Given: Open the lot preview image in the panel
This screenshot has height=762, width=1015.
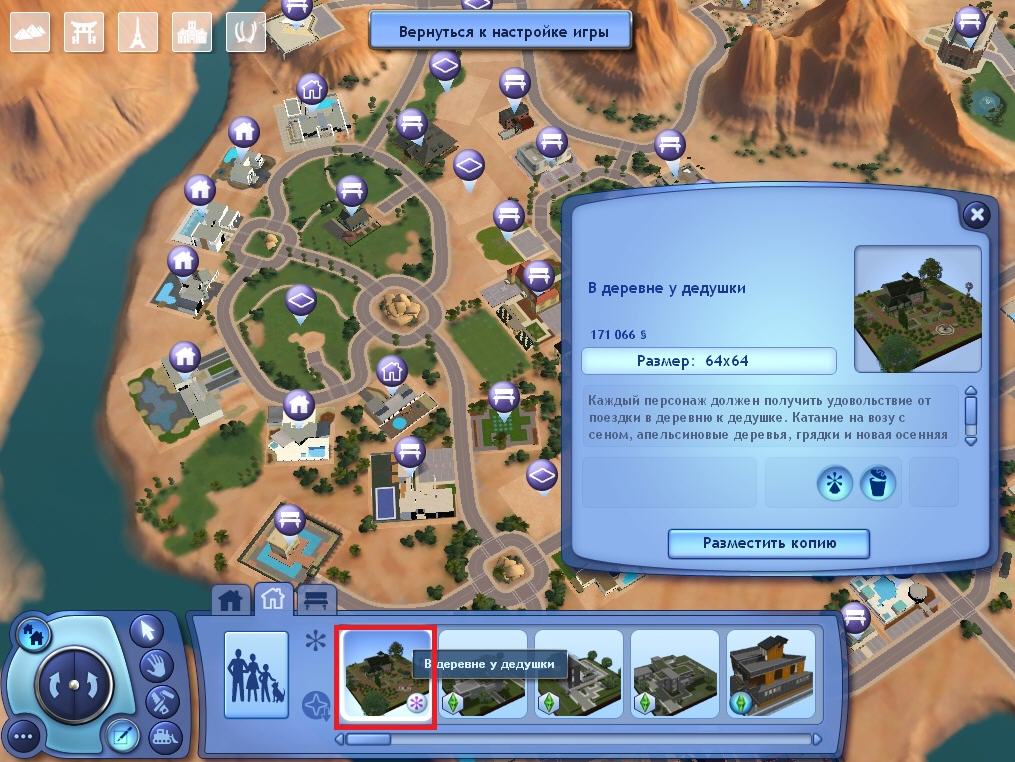Looking at the screenshot, I should click(917, 309).
